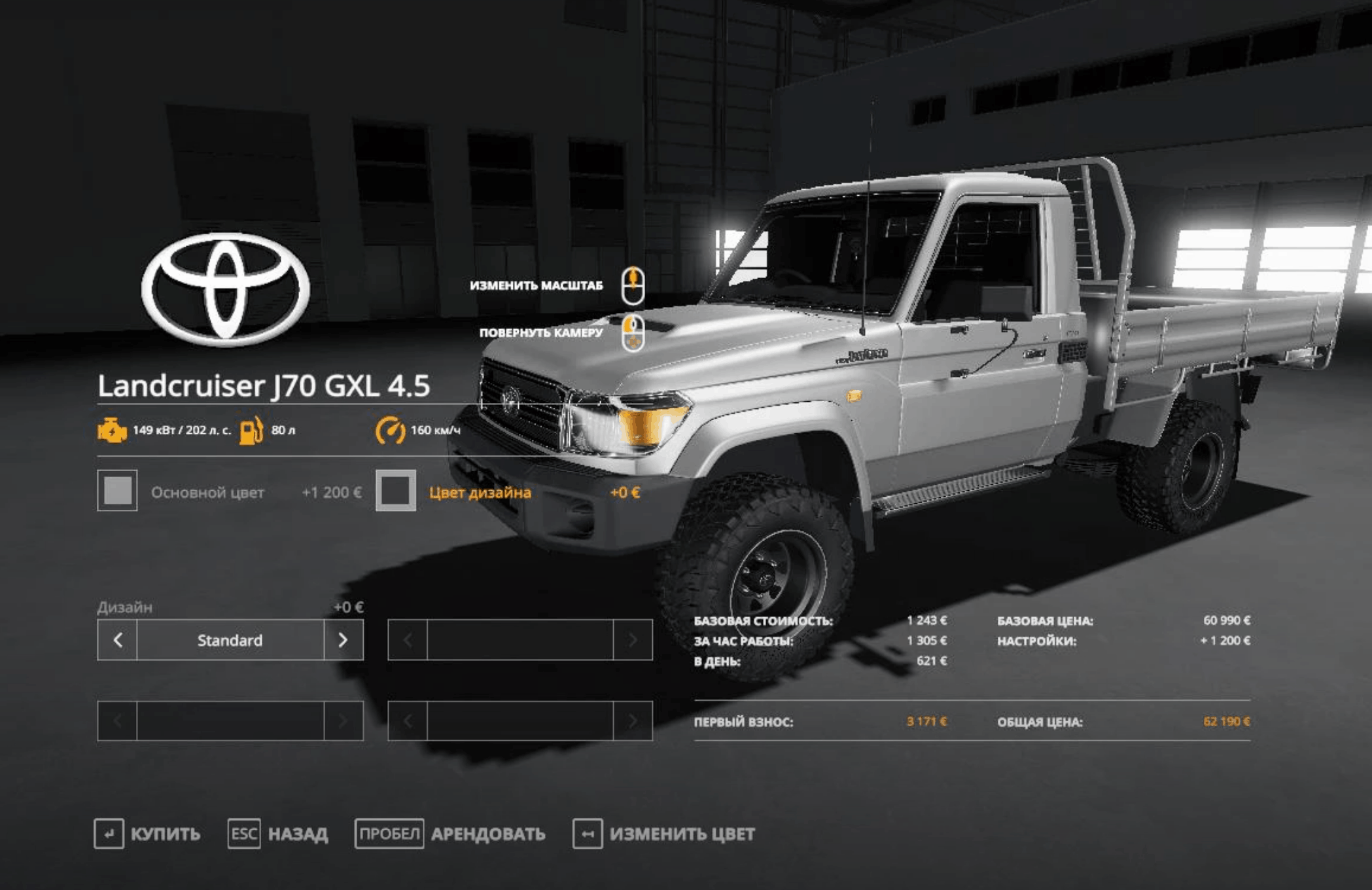Go to previous design via left arrow
The height and width of the screenshot is (890, 1372).
tap(116, 640)
